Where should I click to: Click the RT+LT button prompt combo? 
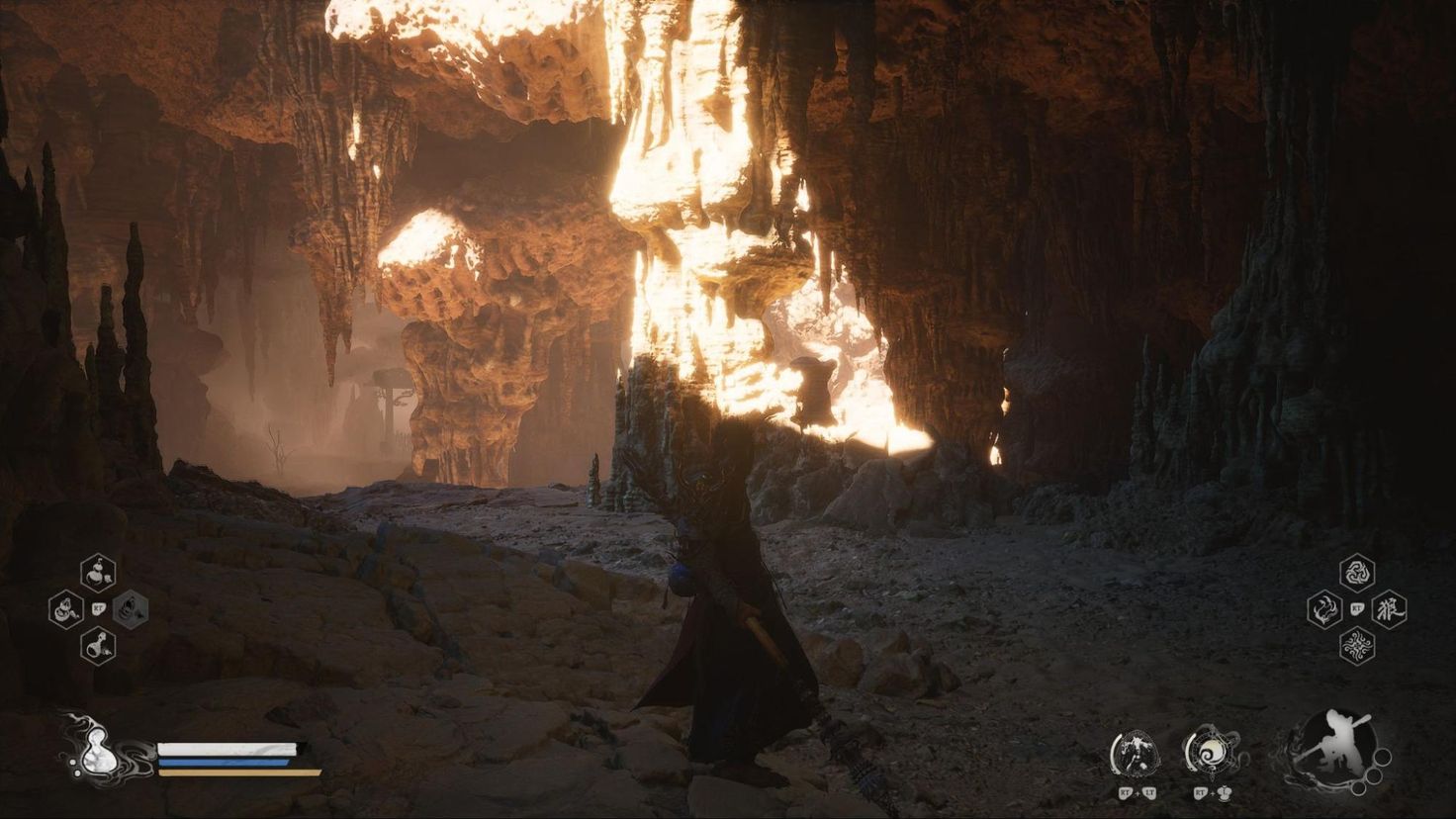click(x=1136, y=792)
